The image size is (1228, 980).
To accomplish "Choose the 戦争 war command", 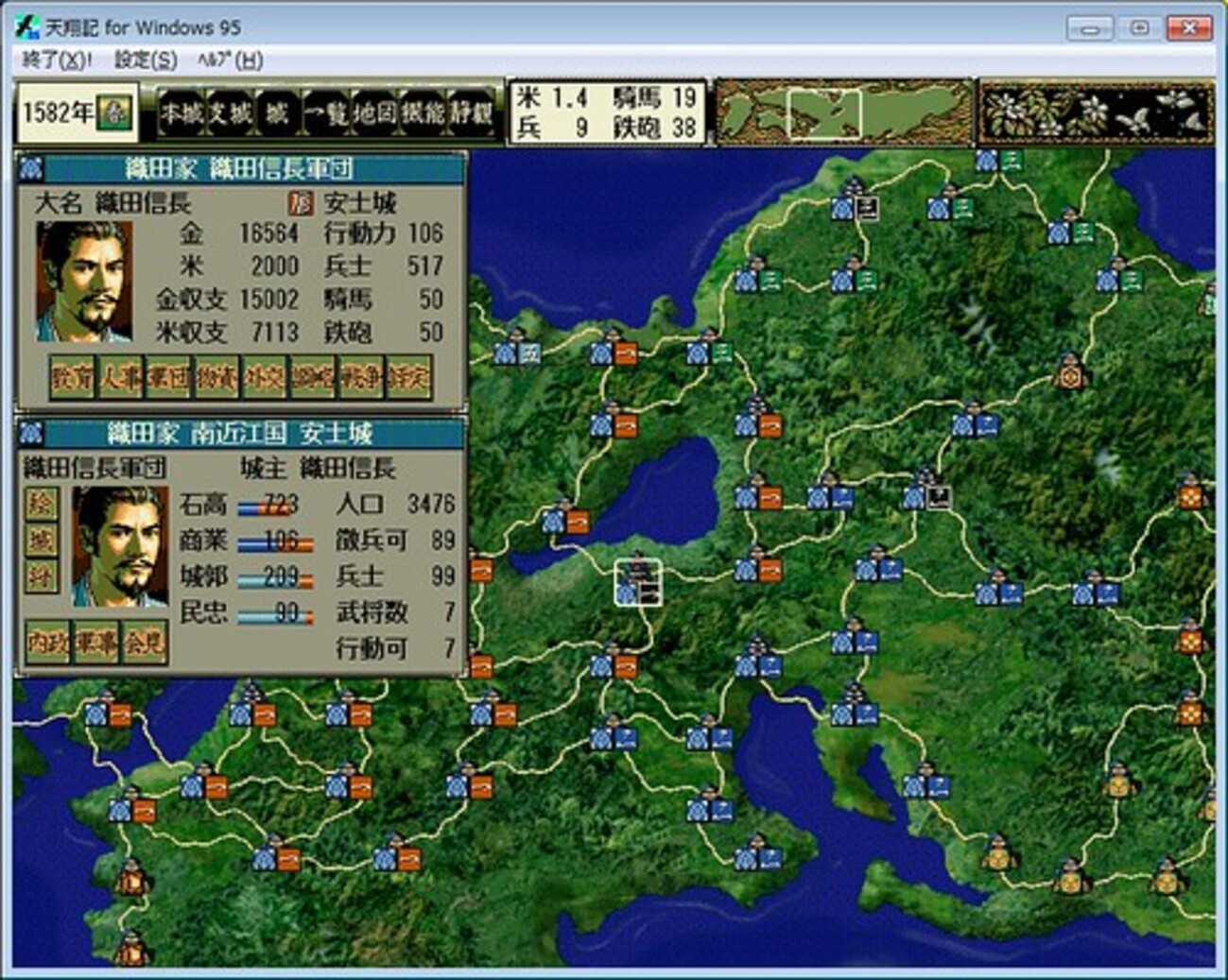I will tap(361, 378).
